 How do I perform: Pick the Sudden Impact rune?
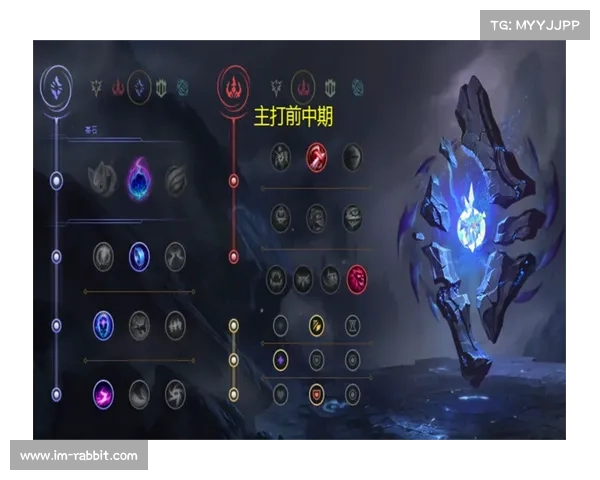click(x=351, y=157)
